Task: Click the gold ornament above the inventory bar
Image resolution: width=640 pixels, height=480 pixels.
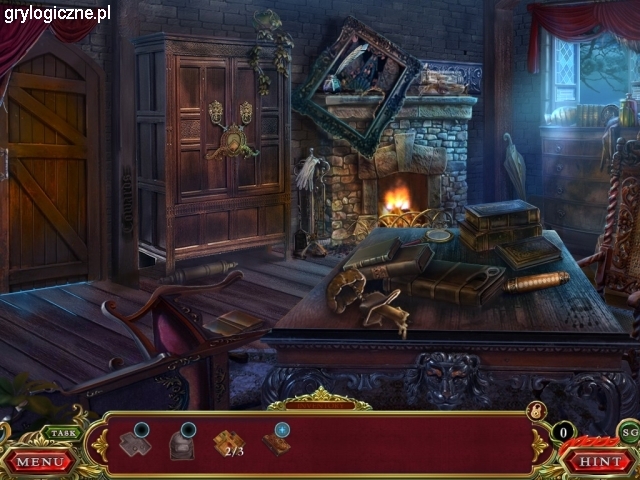Action: (319, 399)
